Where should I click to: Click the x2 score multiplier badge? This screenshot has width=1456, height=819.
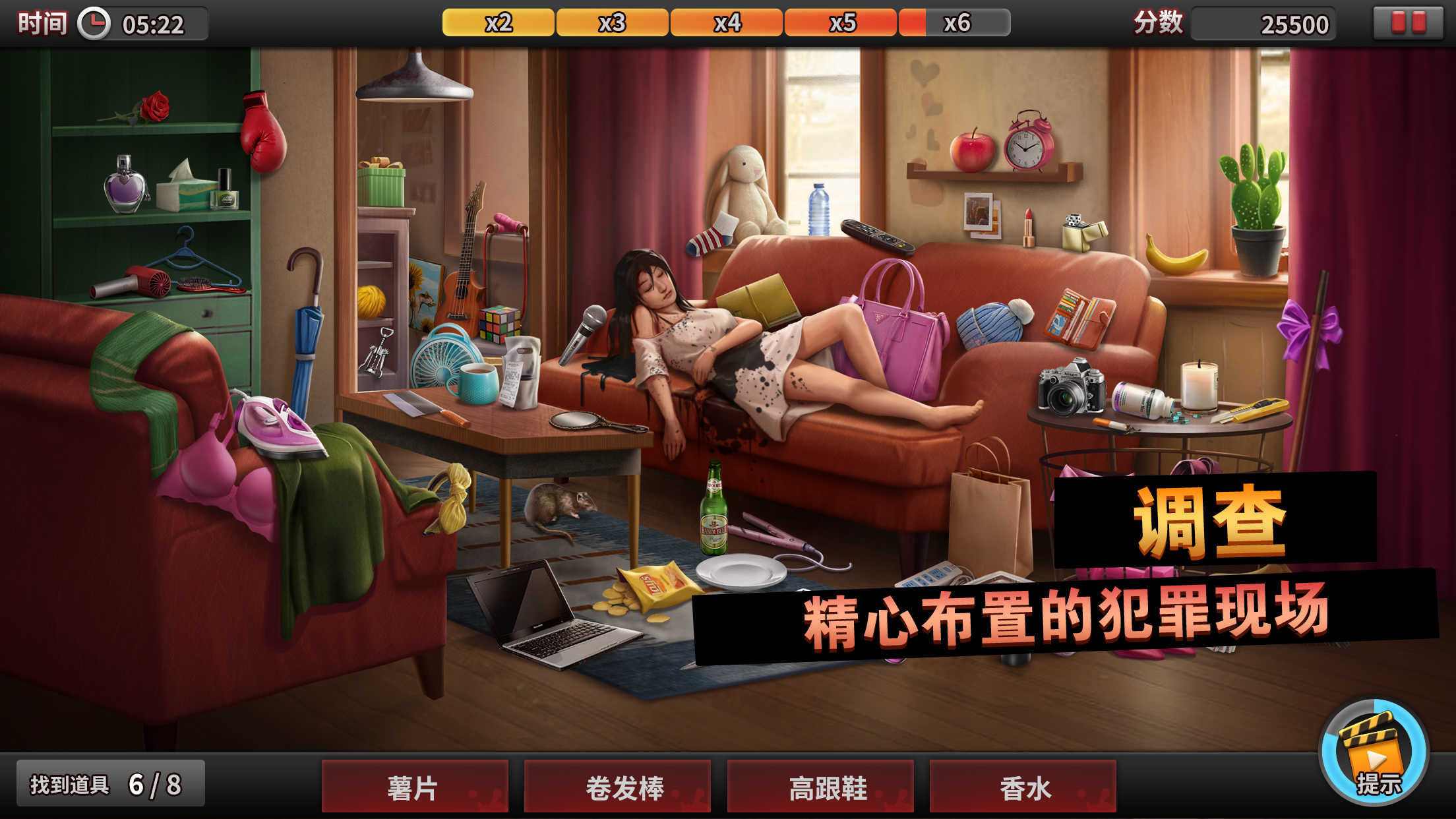pos(499,22)
